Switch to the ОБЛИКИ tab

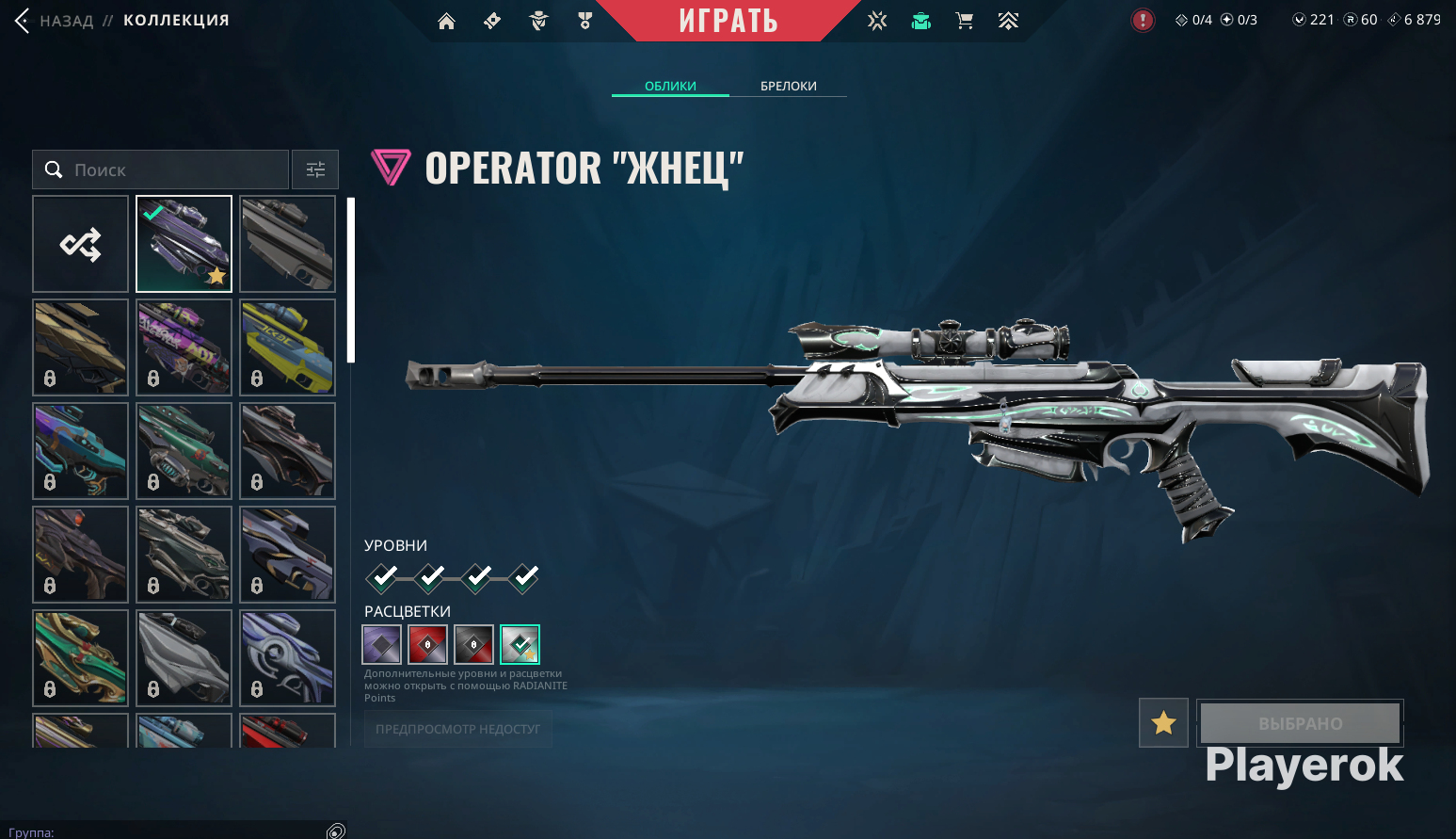click(x=670, y=86)
